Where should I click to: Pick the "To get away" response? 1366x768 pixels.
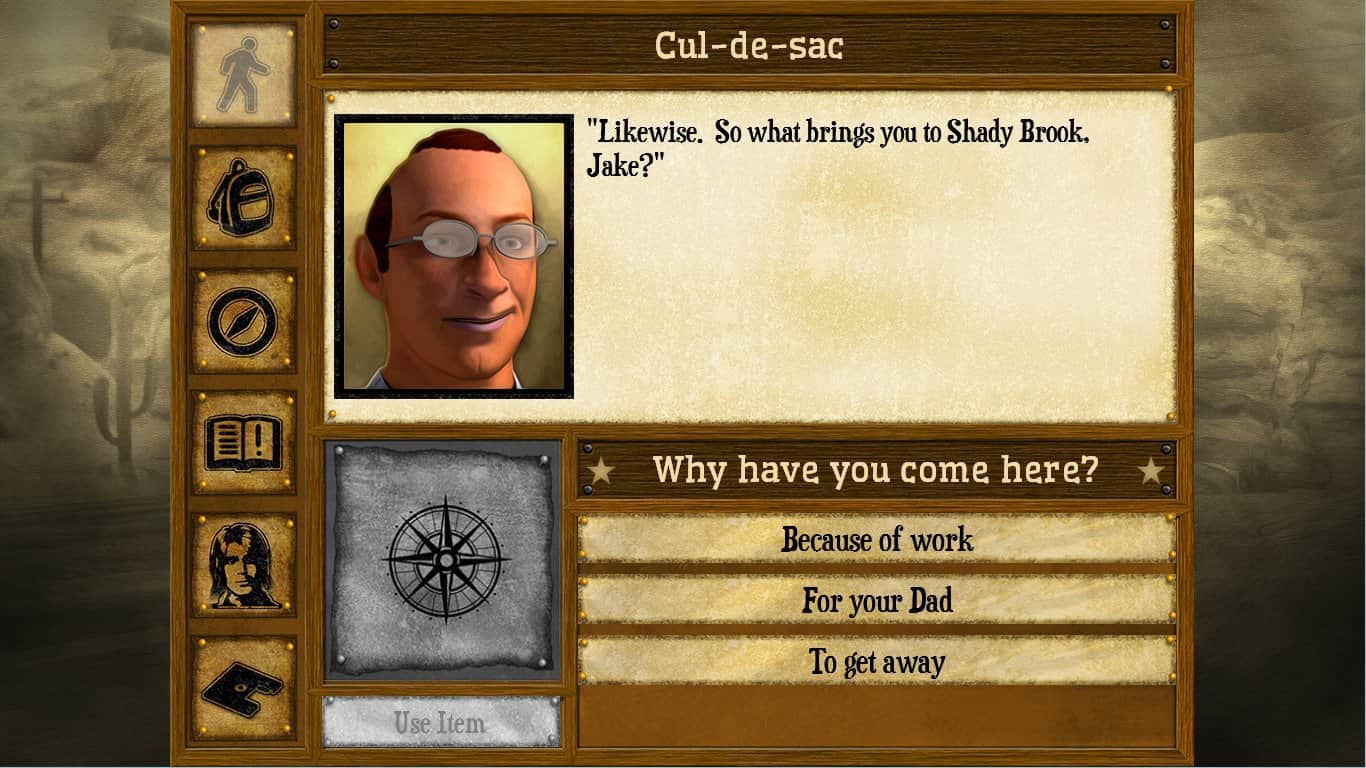tap(876, 662)
